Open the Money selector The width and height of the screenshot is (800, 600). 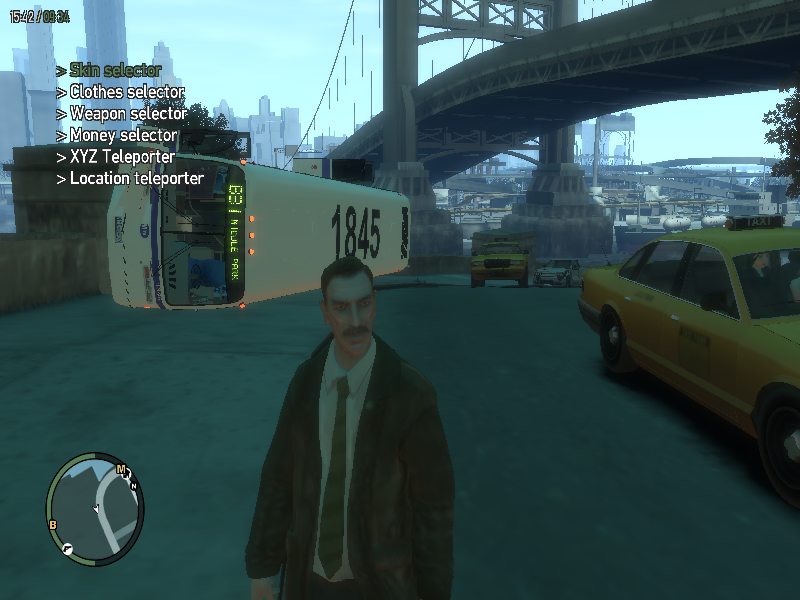[x=123, y=135]
